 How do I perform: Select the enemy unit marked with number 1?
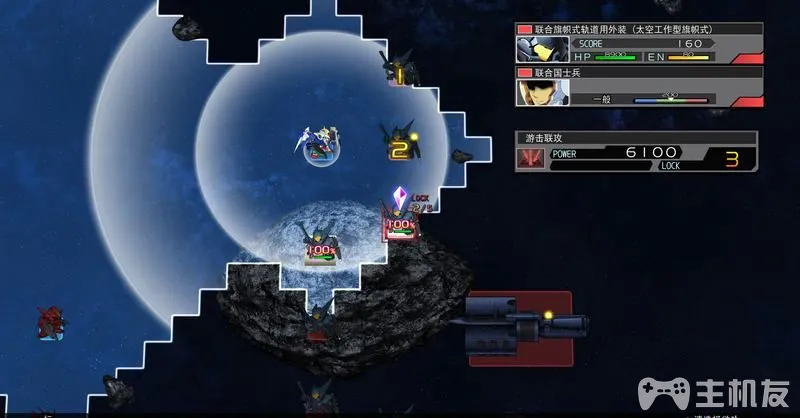399,70
